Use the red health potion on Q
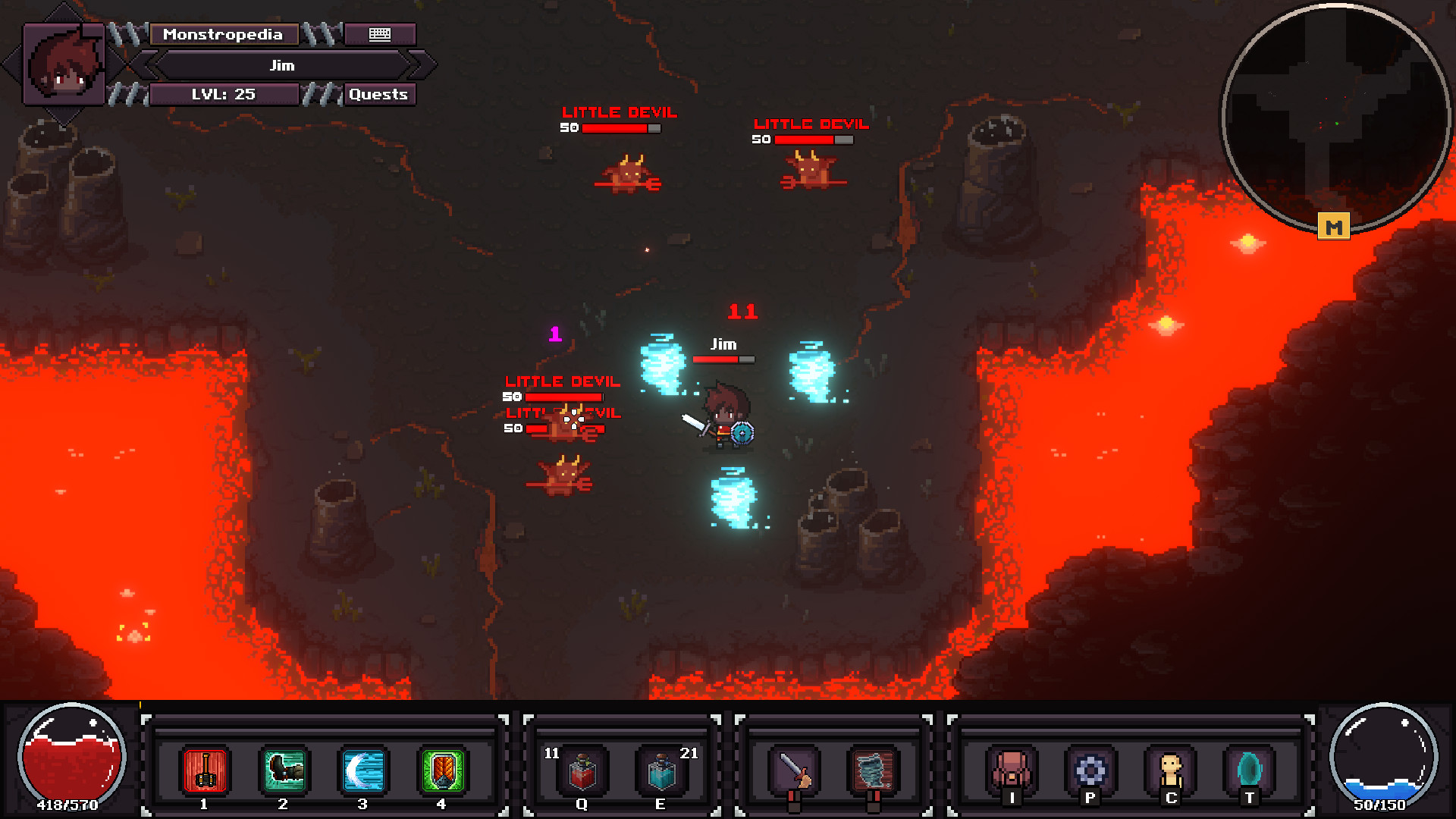Image resolution: width=1456 pixels, height=819 pixels. 582,771
